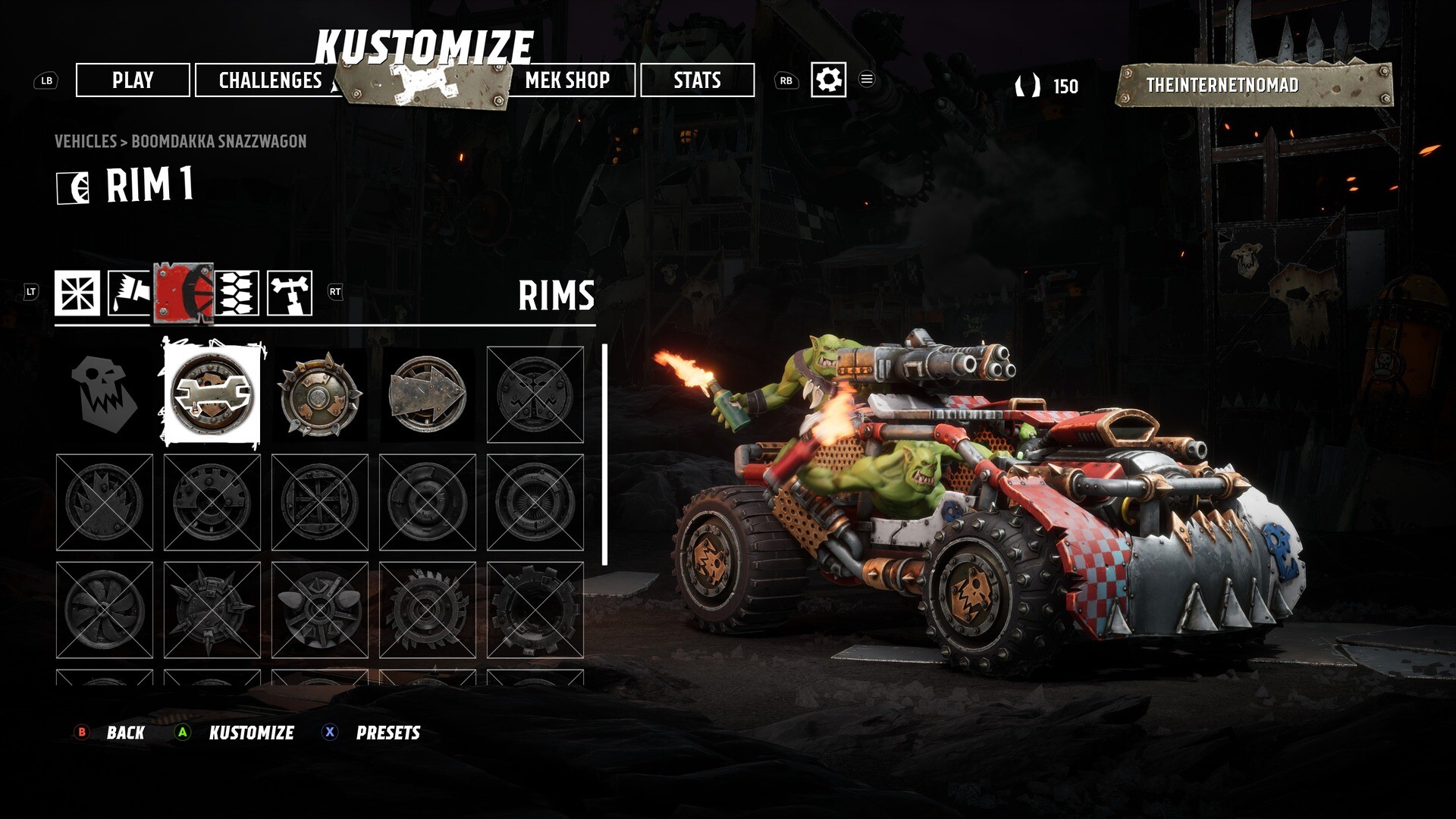This screenshot has width=1456, height=819.
Task: Open the paint job category tab
Action: [129, 292]
